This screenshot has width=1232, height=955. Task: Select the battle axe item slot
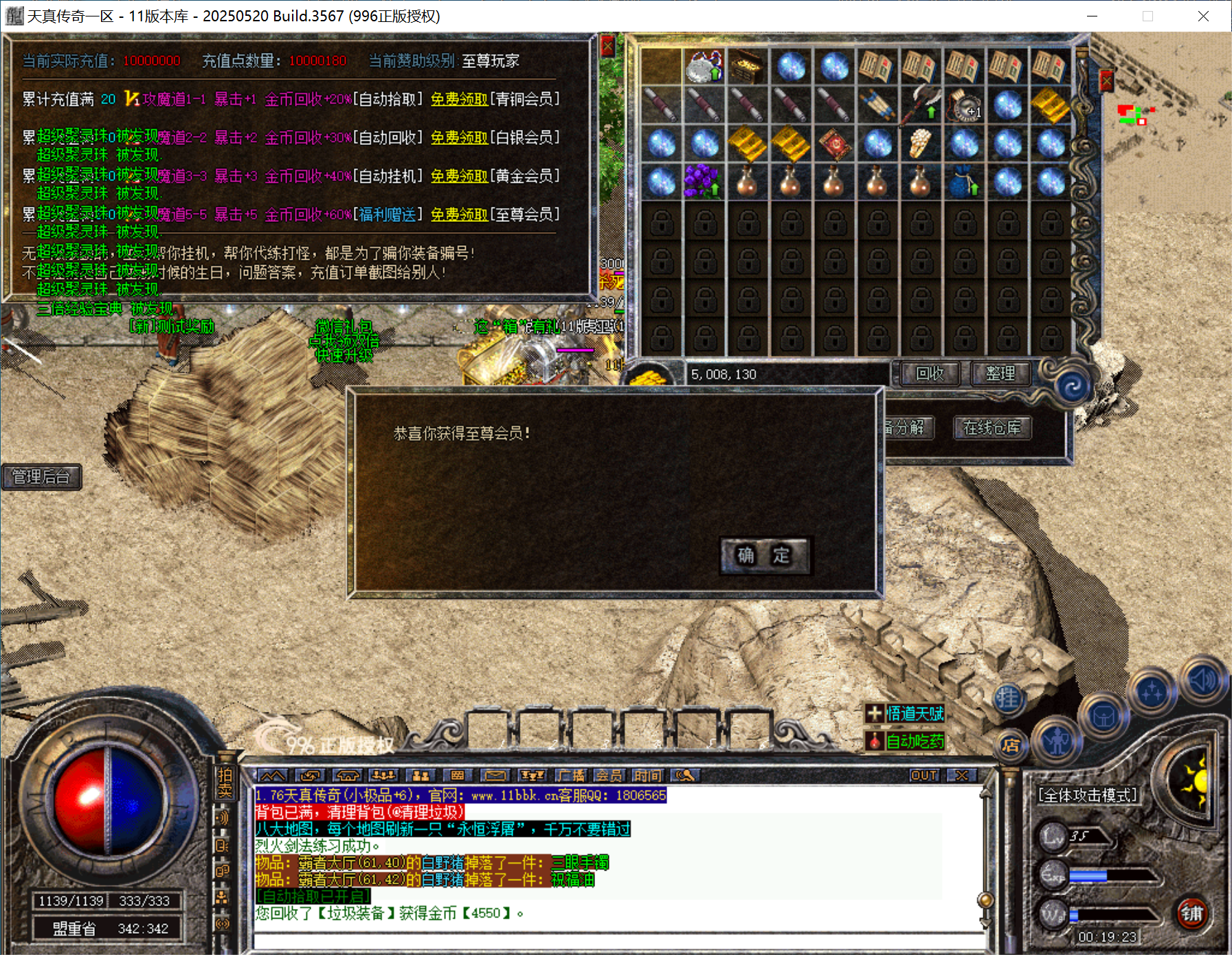pos(921,104)
